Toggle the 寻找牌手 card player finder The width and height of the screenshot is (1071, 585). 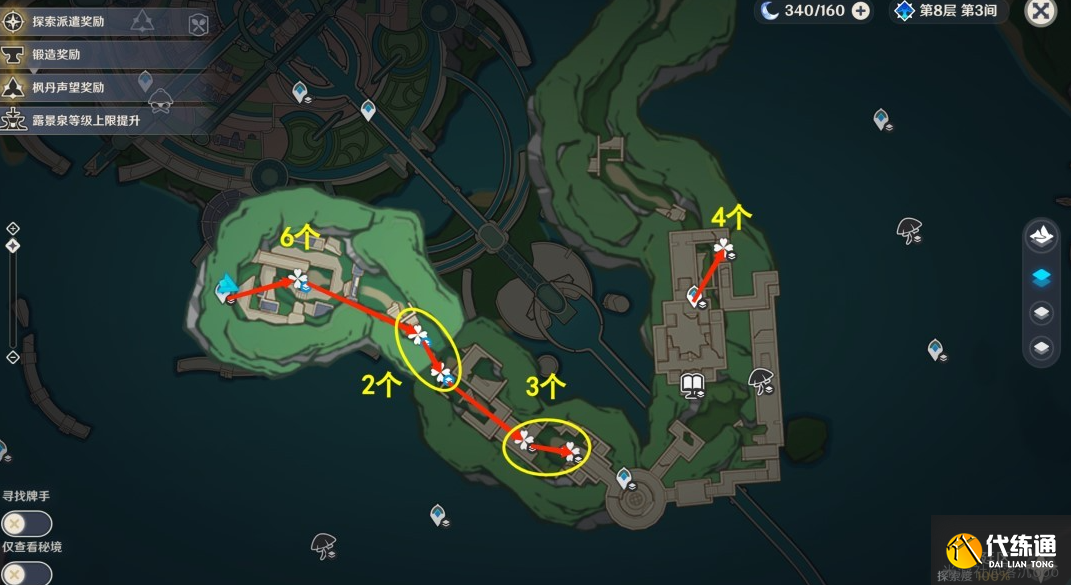coord(25,523)
